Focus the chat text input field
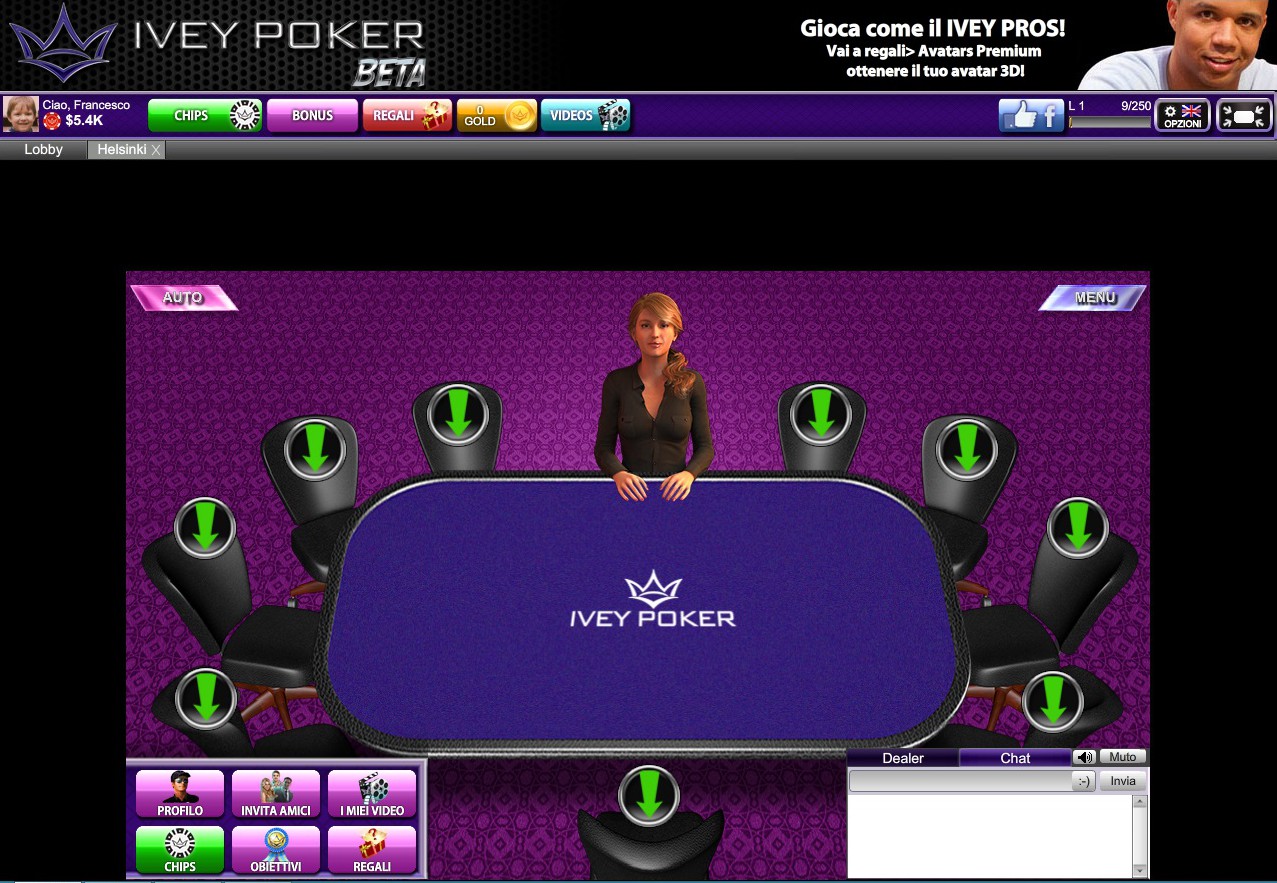Image resolution: width=1277 pixels, height=883 pixels. pyautogui.click(x=958, y=782)
